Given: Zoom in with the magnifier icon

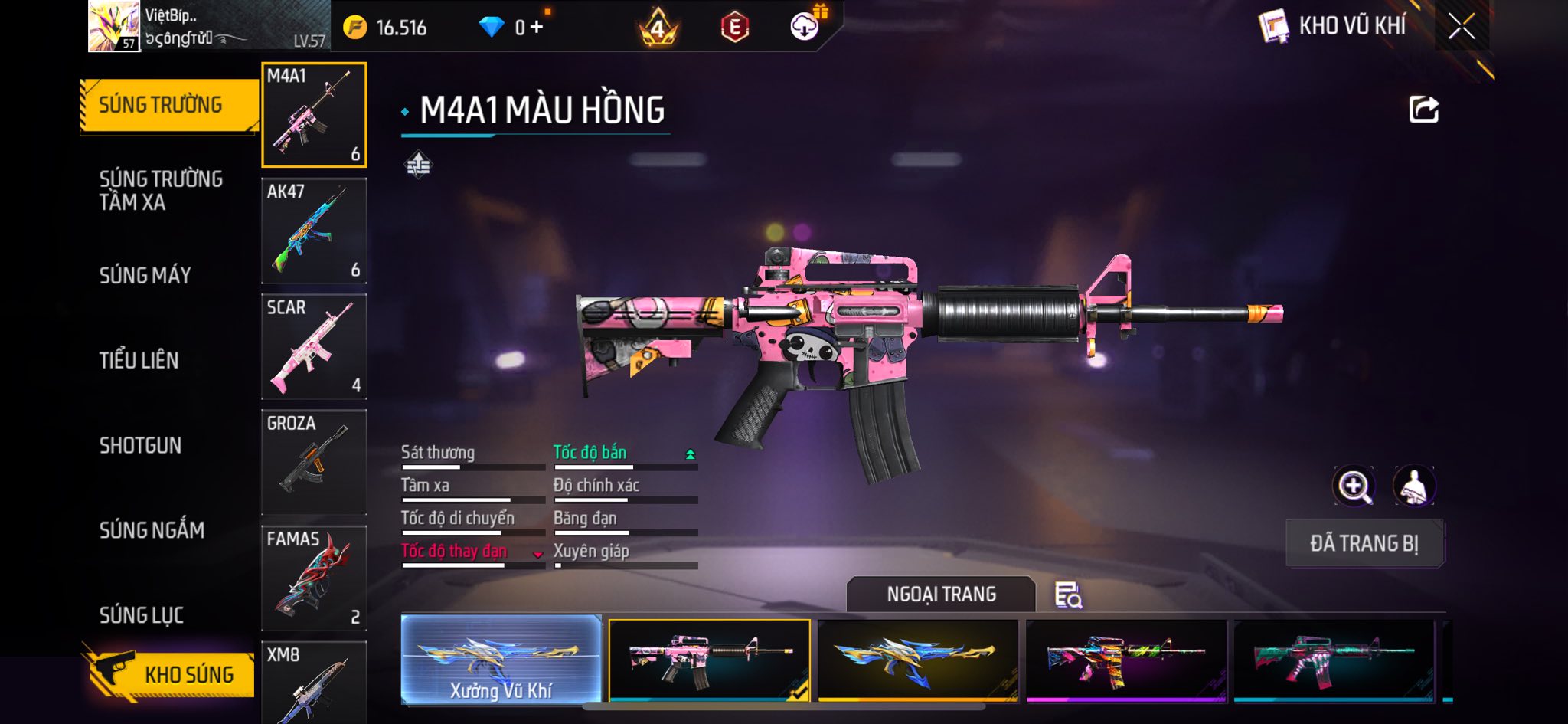Looking at the screenshot, I should [1354, 486].
